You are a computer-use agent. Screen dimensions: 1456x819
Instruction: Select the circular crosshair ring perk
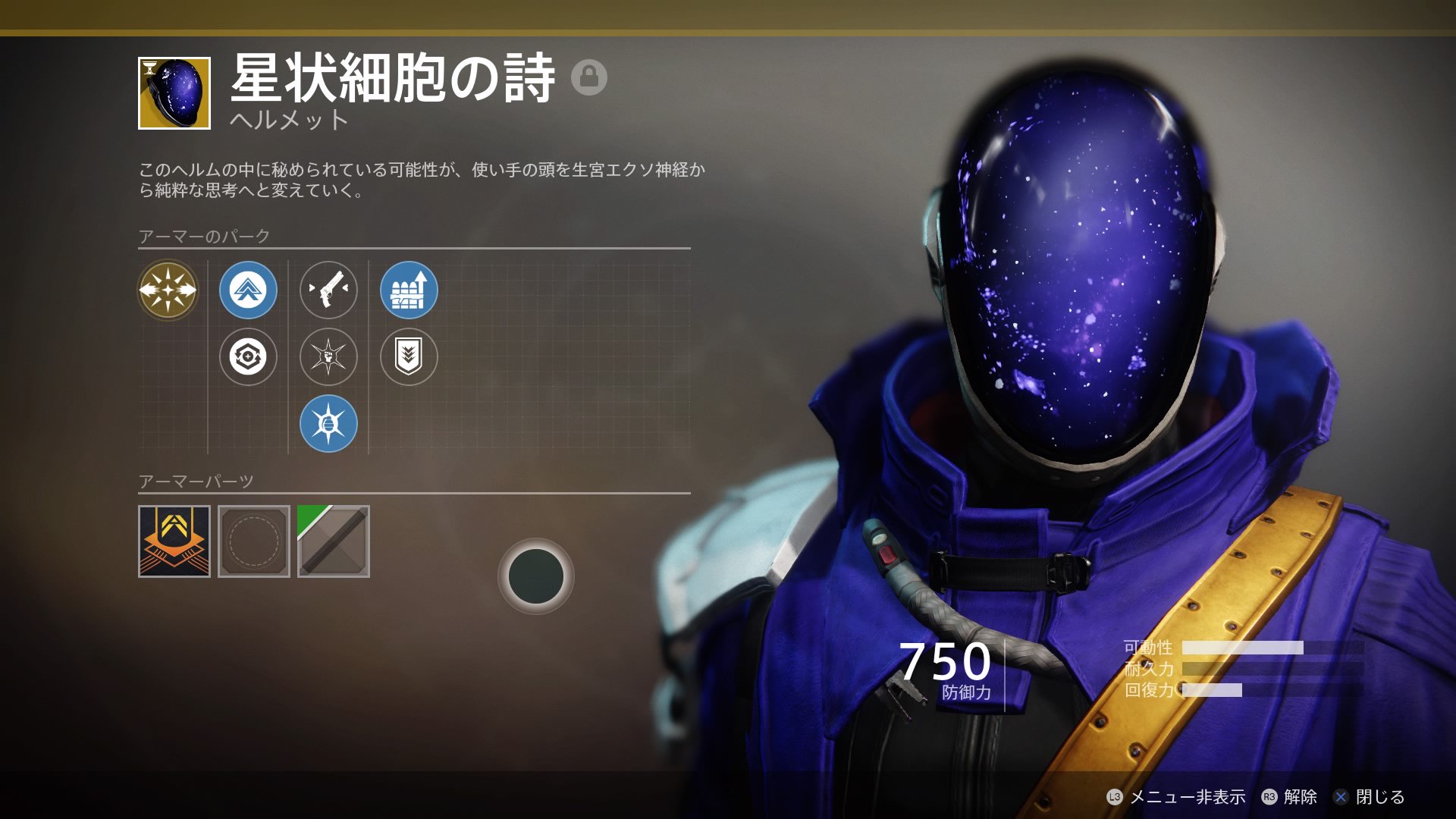[248, 356]
